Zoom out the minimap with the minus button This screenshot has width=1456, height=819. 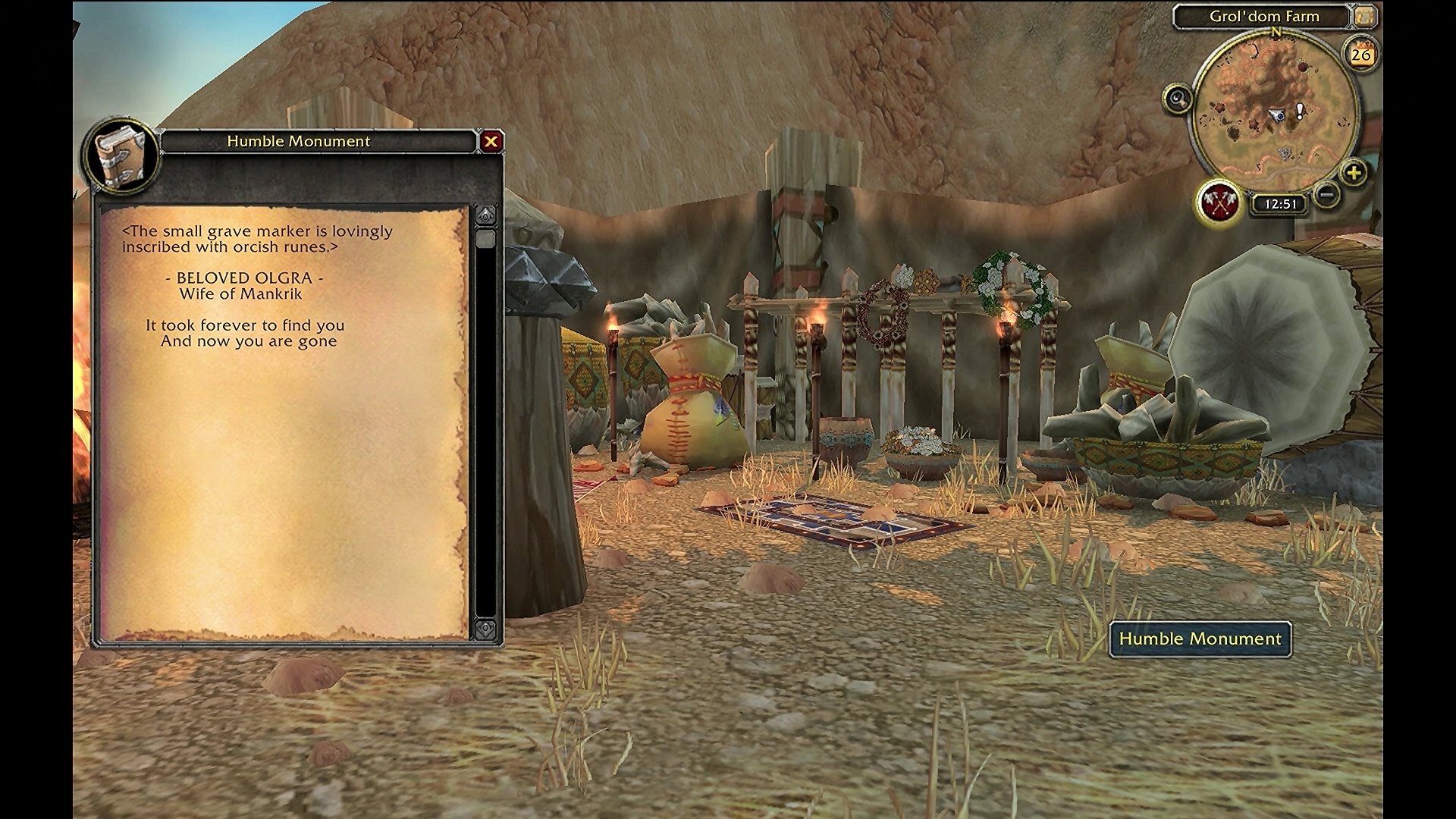pyautogui.click(x=1327, y=195)
